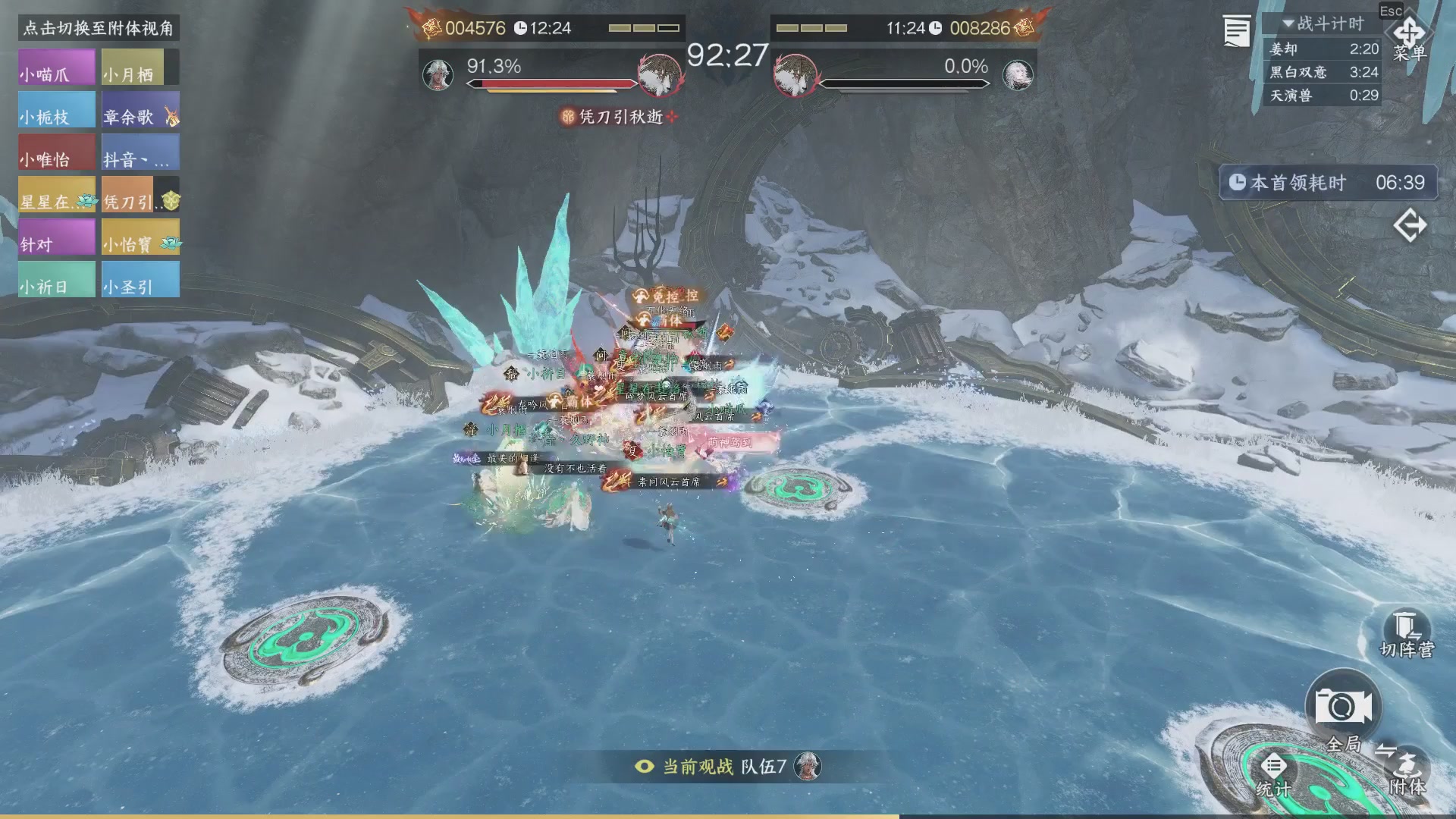
Task: Switch to 小唯怡's perspective
Action: pyautogui.click(x=57, y=152)
